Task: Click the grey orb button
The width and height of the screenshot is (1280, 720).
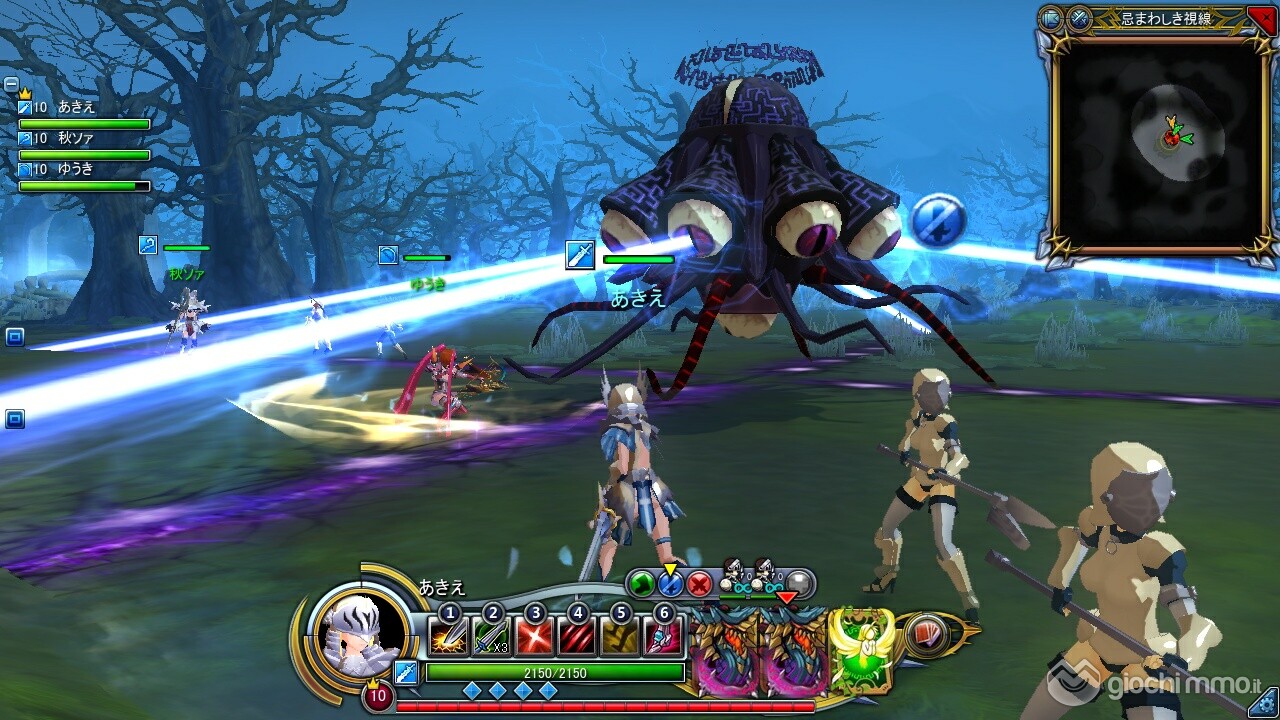Action: 798,583
